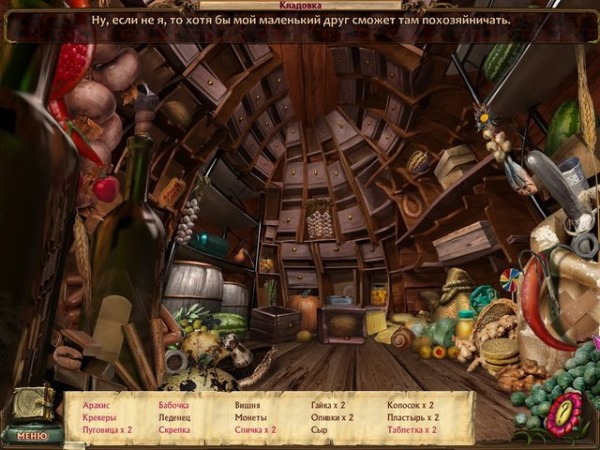Screen dimensions: 600x450
Task: Click the Вишня list entry
Action: [247, 405]
